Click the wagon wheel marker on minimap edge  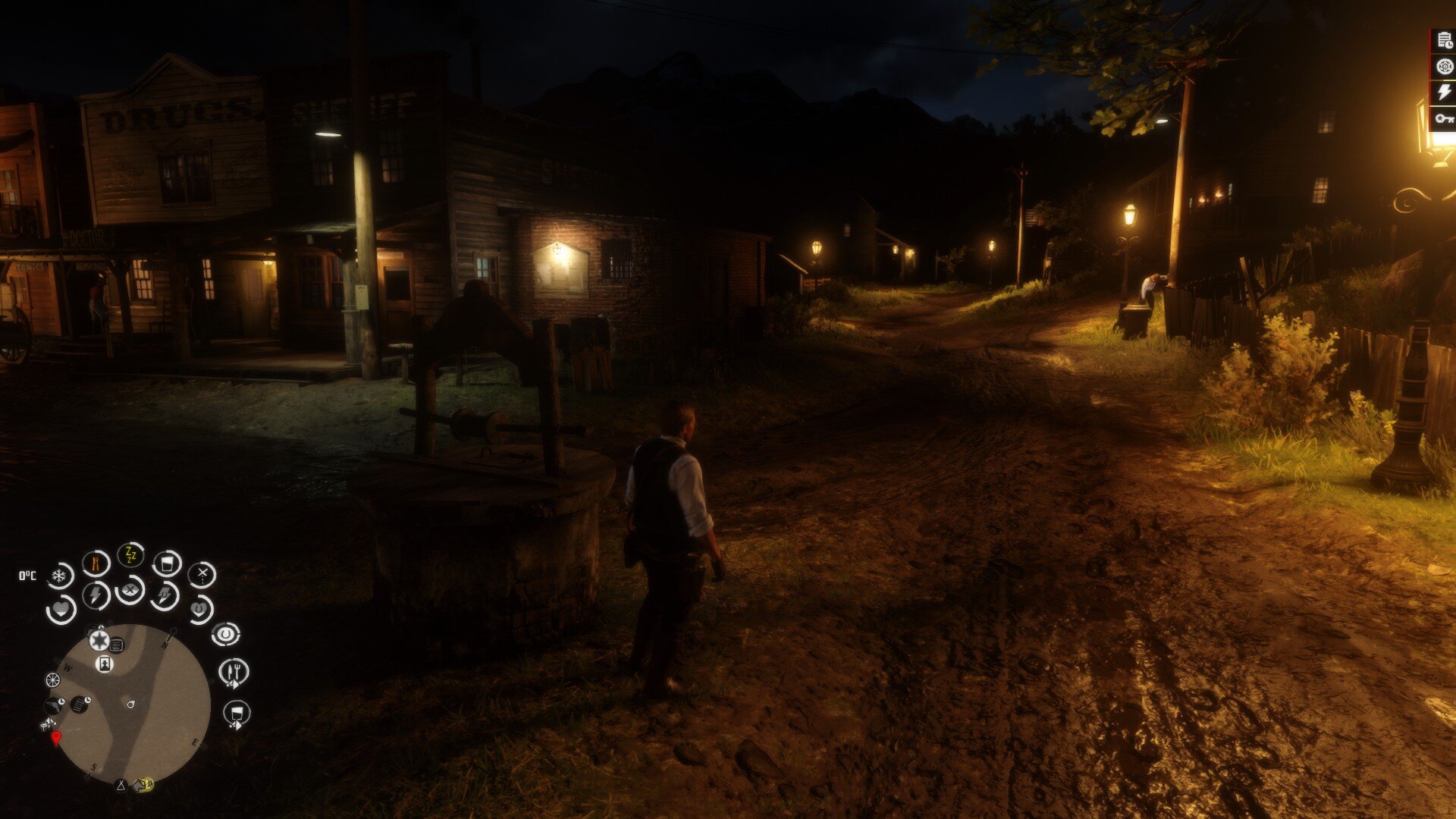click(x=52, y=679)
